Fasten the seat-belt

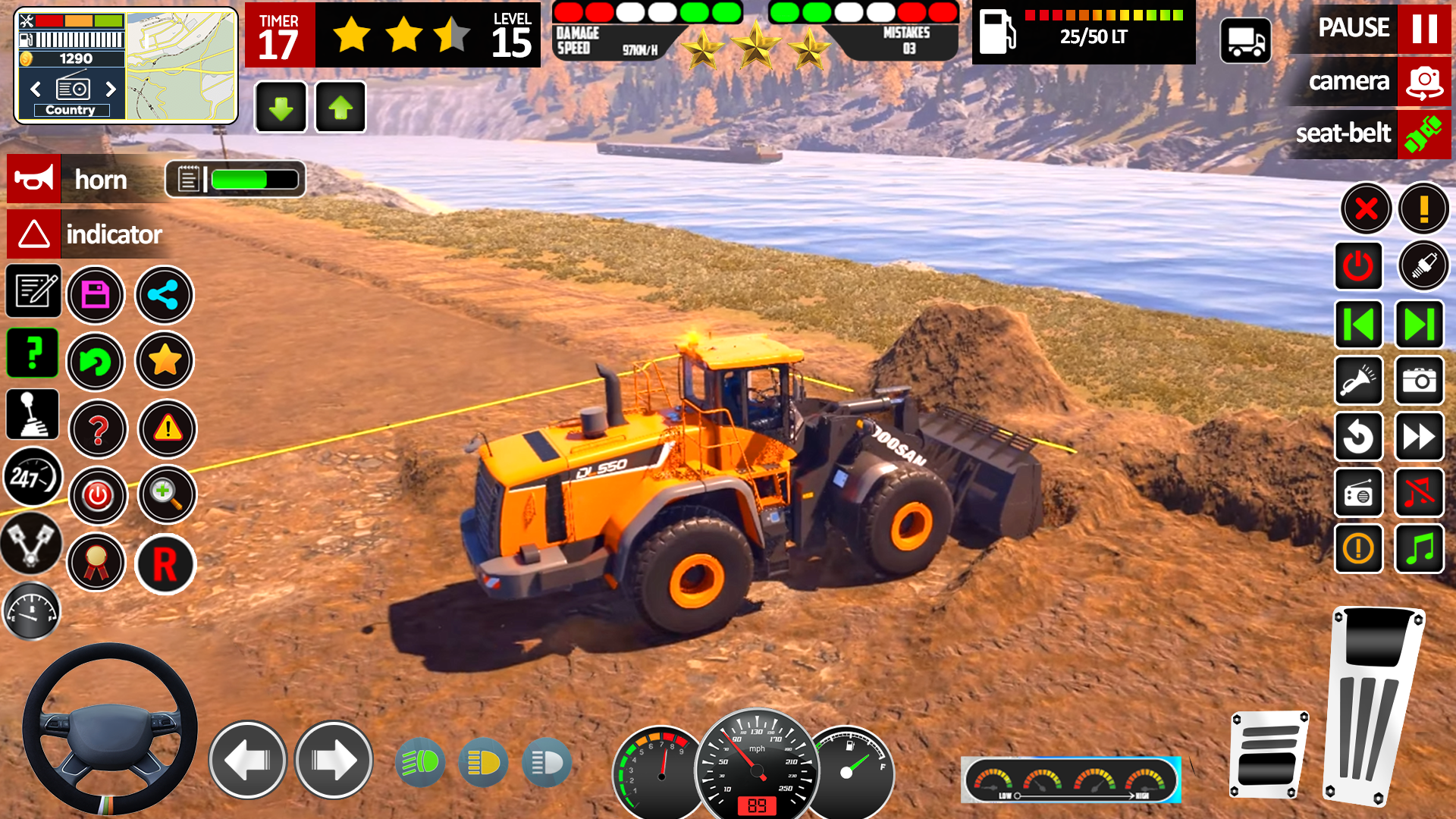click(1424, 134)
